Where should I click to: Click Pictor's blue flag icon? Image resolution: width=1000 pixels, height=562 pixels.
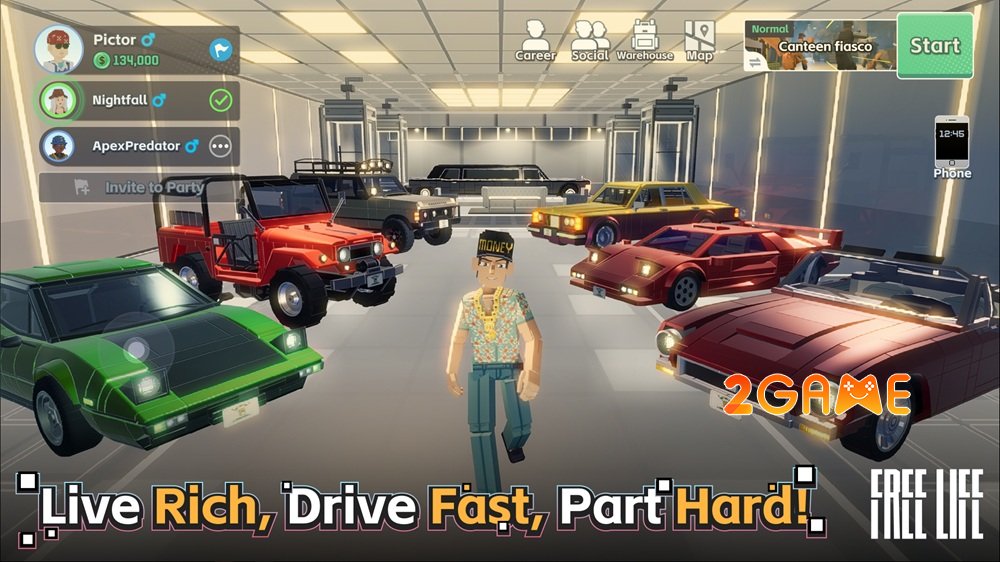click(220, 49)
